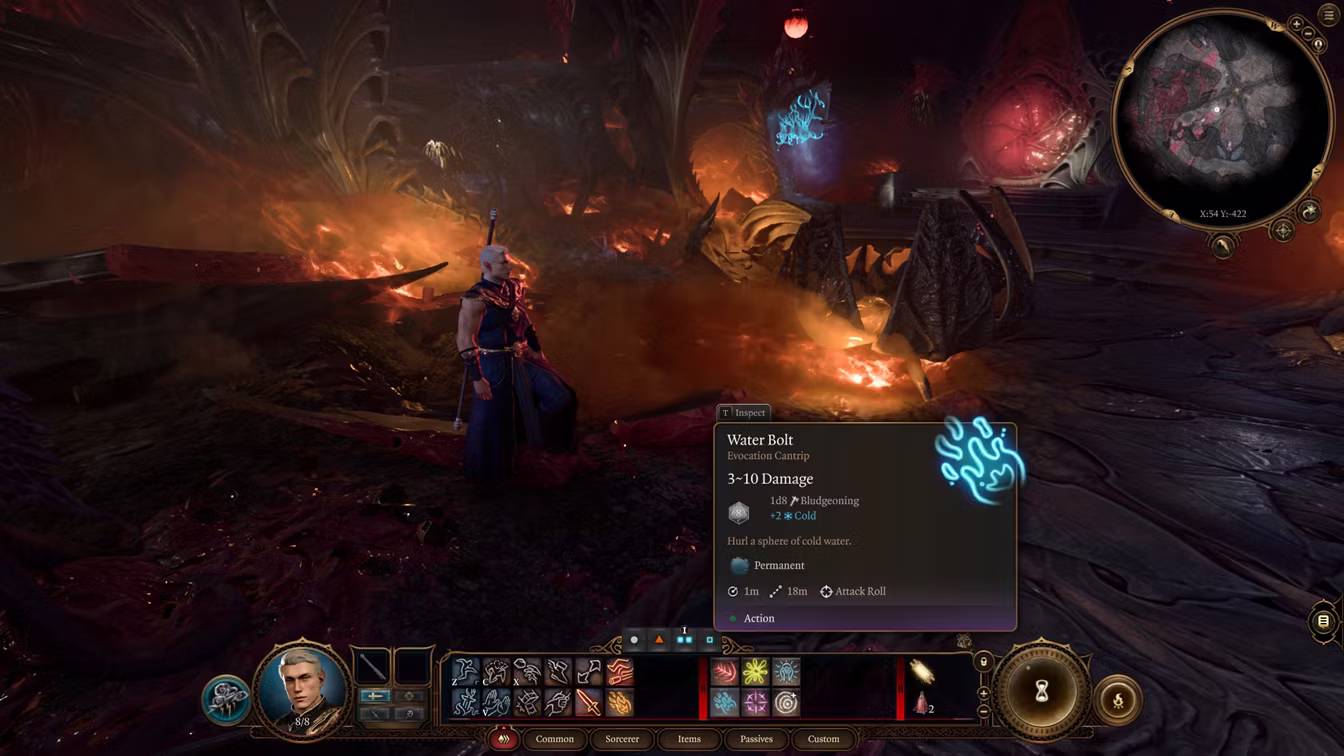Image resolution: width=1344 pixels, height=756 pixels.
Task: Open the Sorcerer hotbar tab
Action: point(622,739)
